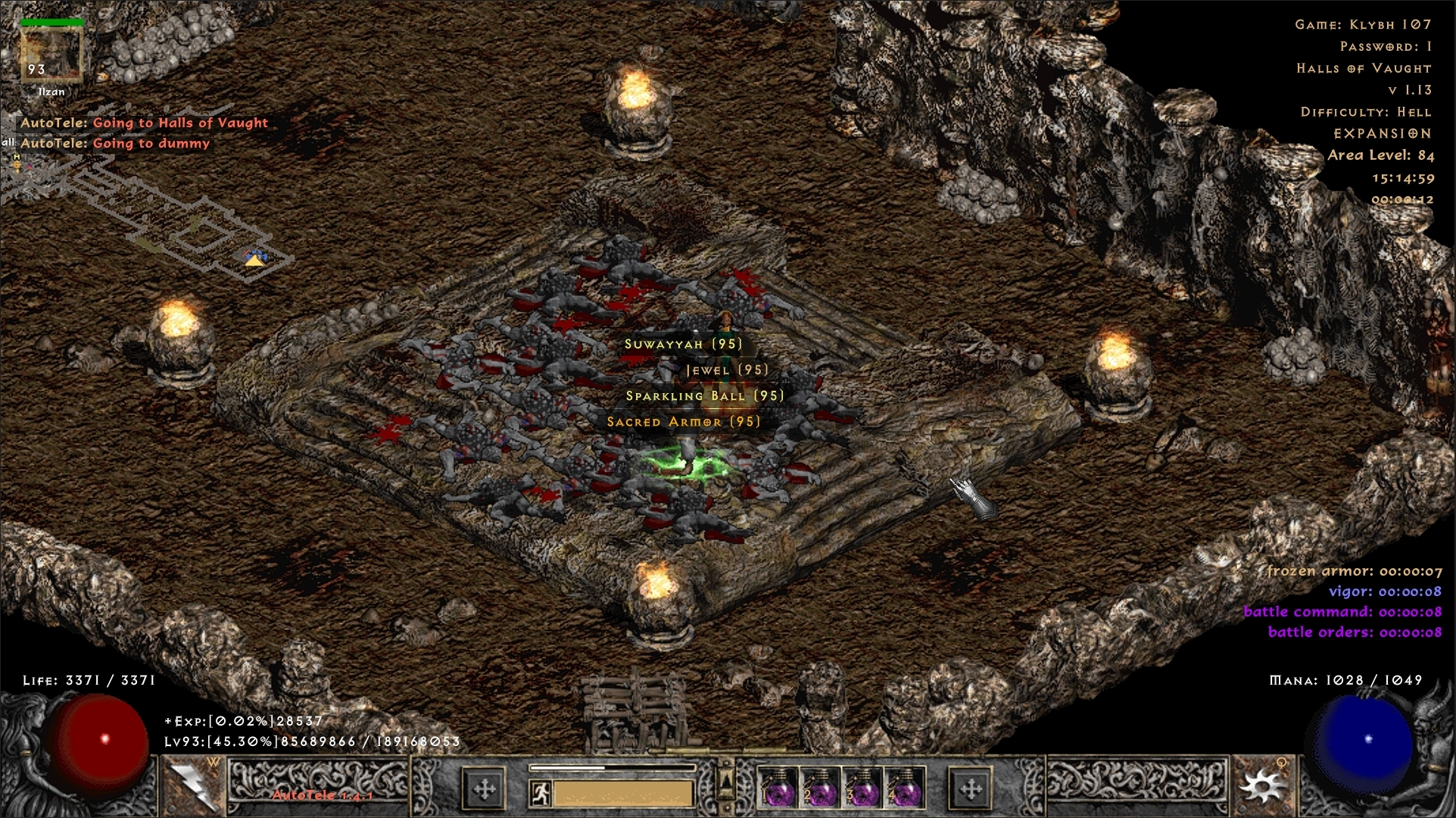Click the cross-arrow button beside the run toggle
Viewport: 1456px width, 818px height.
coord(484,789)
